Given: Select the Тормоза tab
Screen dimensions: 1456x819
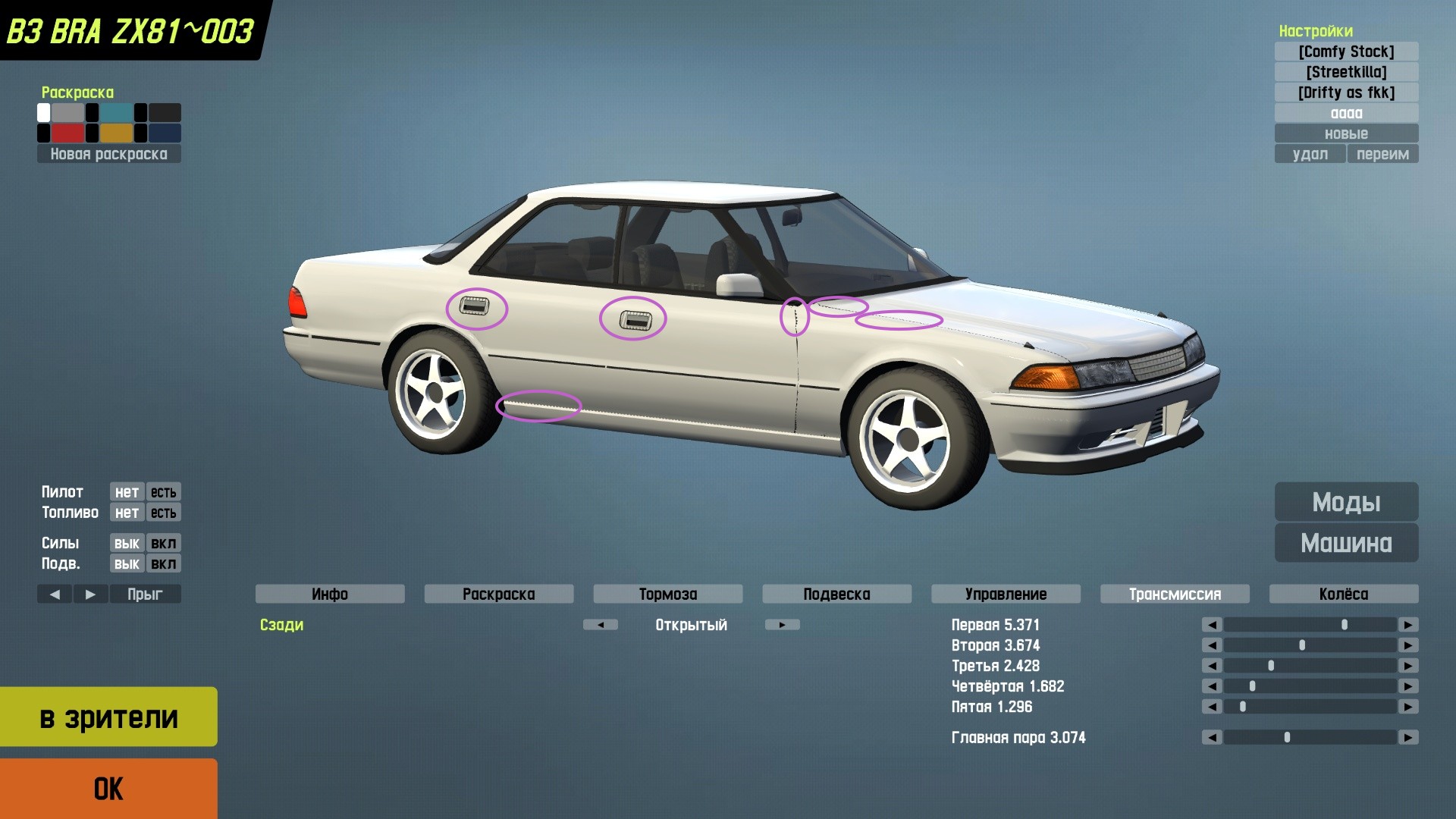Looking at the screenshot, I should [x=668, y=594].
